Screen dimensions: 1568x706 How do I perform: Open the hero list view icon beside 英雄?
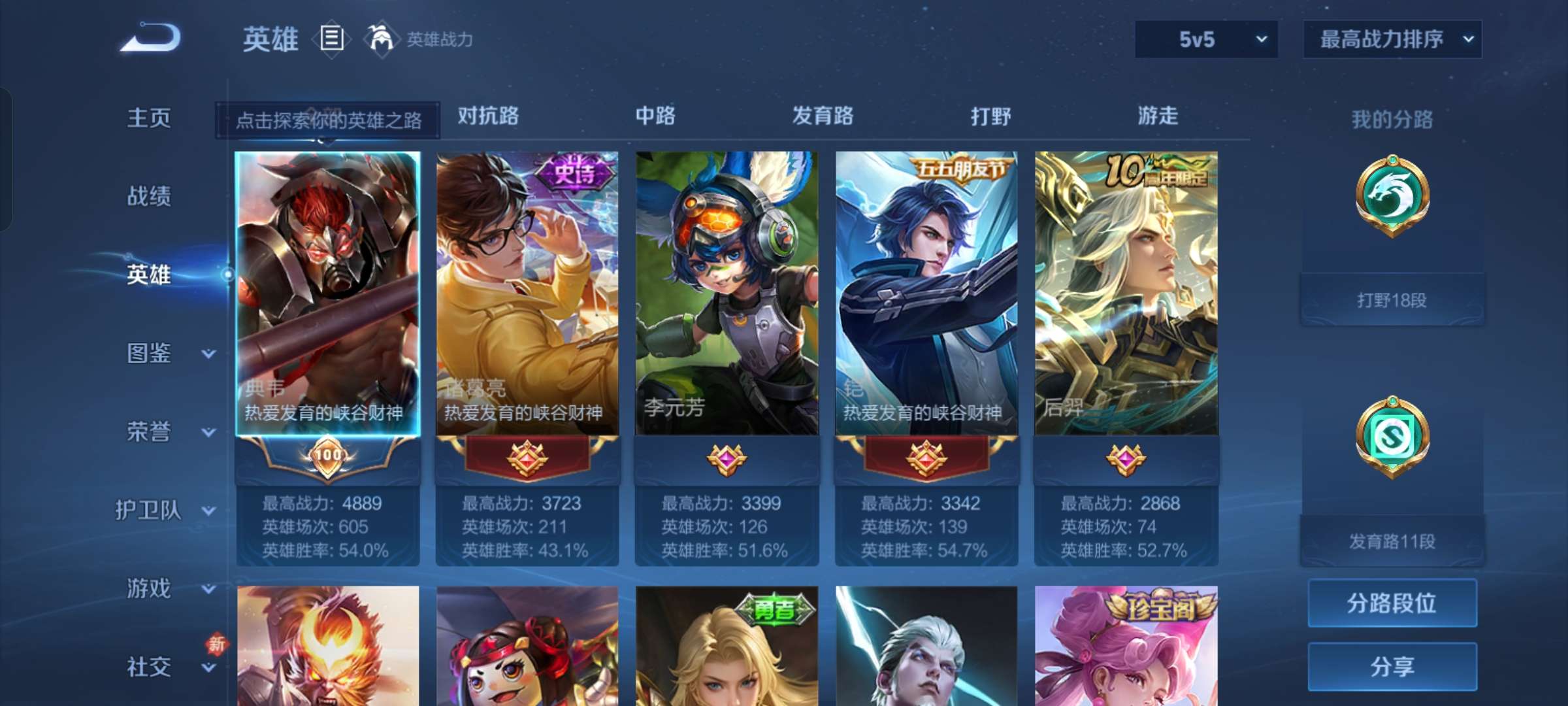[331, 39]
